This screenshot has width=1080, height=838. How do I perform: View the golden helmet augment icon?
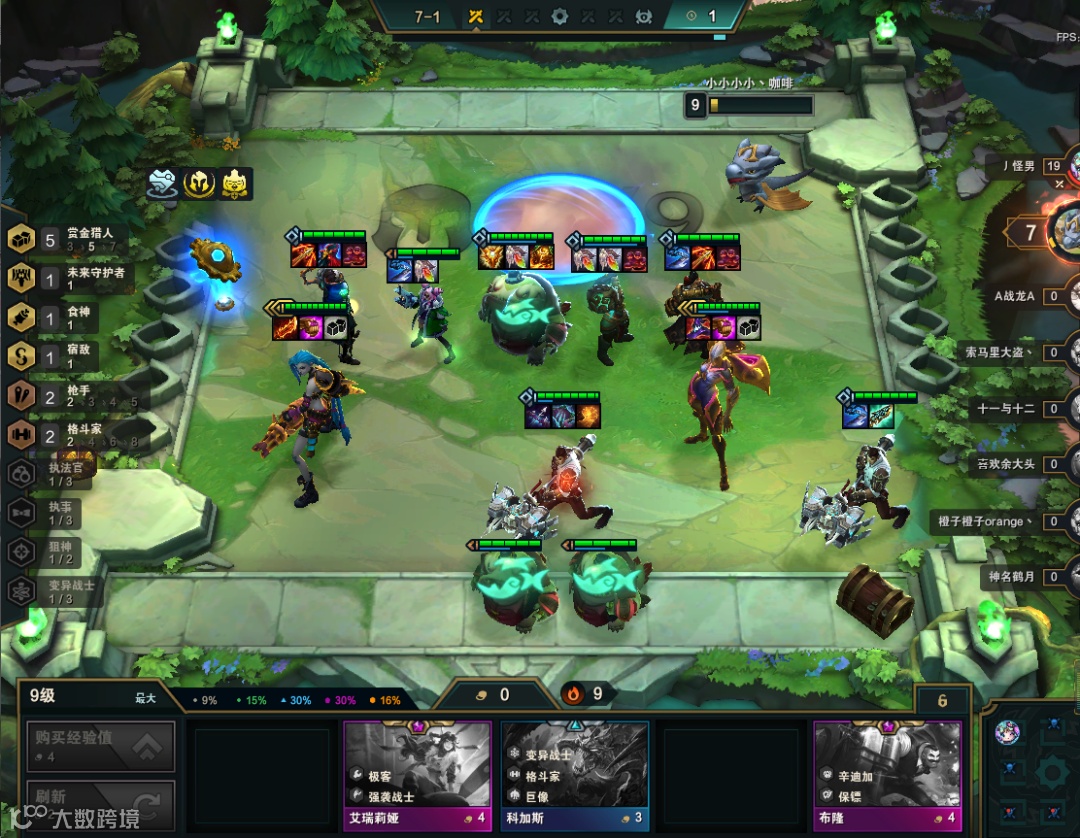point(200,183)
